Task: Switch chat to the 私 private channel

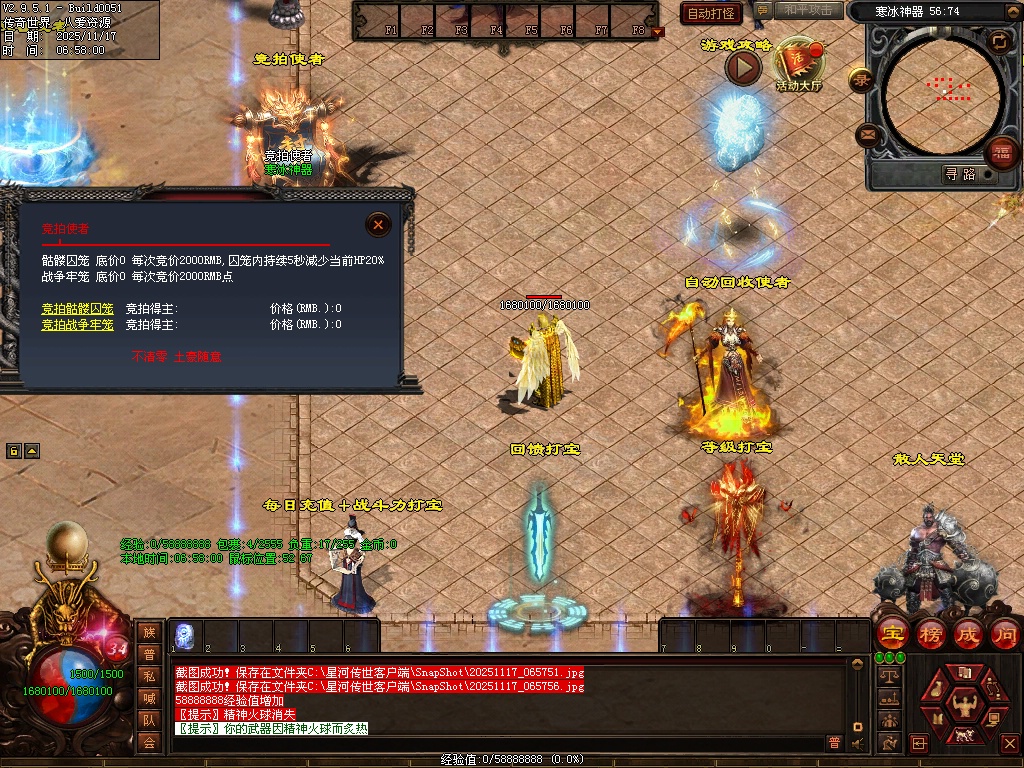Action: (149, 677)
